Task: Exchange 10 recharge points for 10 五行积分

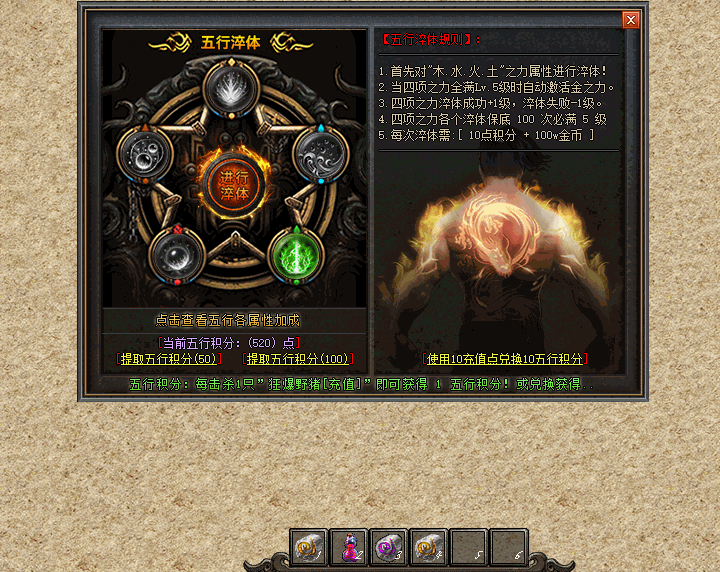Action: (x=506, y=359)
